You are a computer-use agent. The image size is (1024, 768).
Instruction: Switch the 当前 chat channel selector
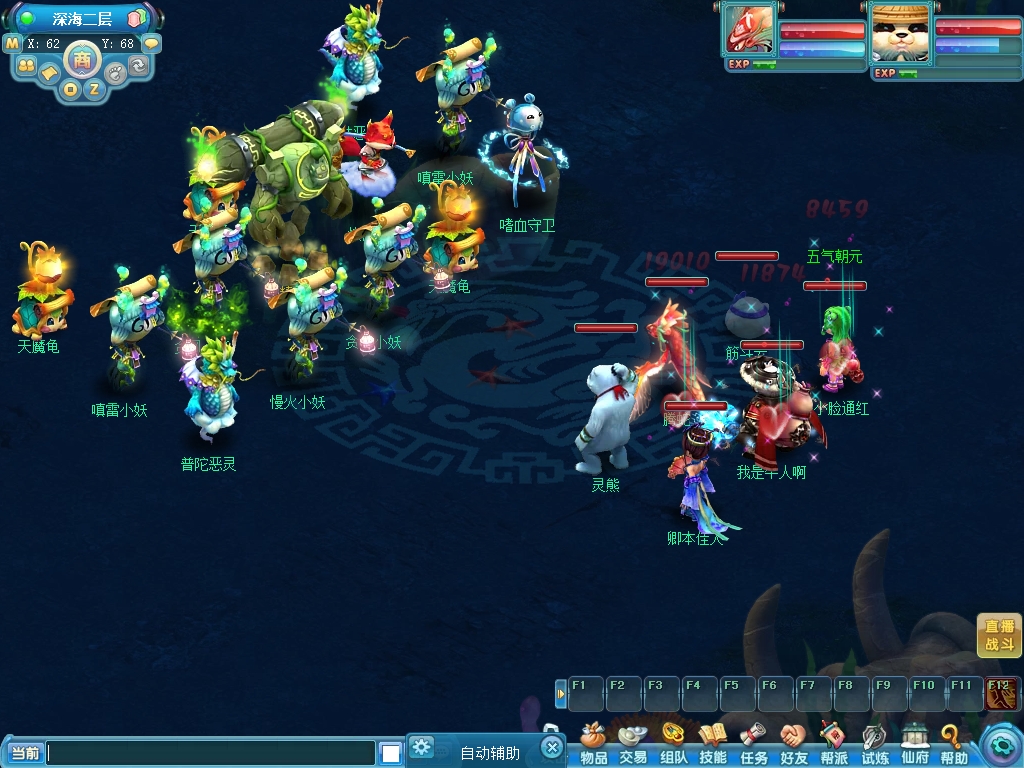(x=25, y=753)
